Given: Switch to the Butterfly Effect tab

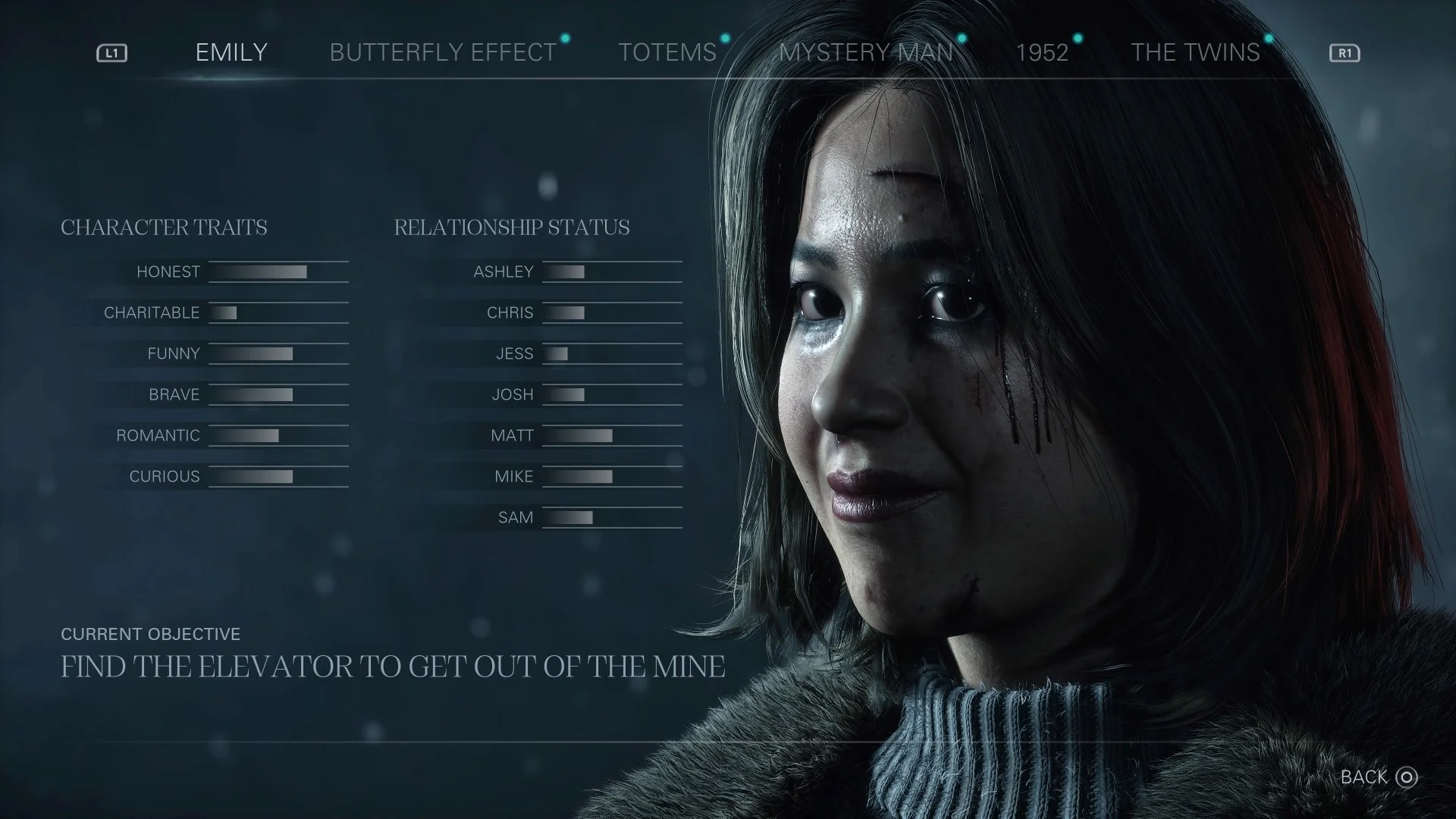Looking at the screenshot, I should point(443,52).
